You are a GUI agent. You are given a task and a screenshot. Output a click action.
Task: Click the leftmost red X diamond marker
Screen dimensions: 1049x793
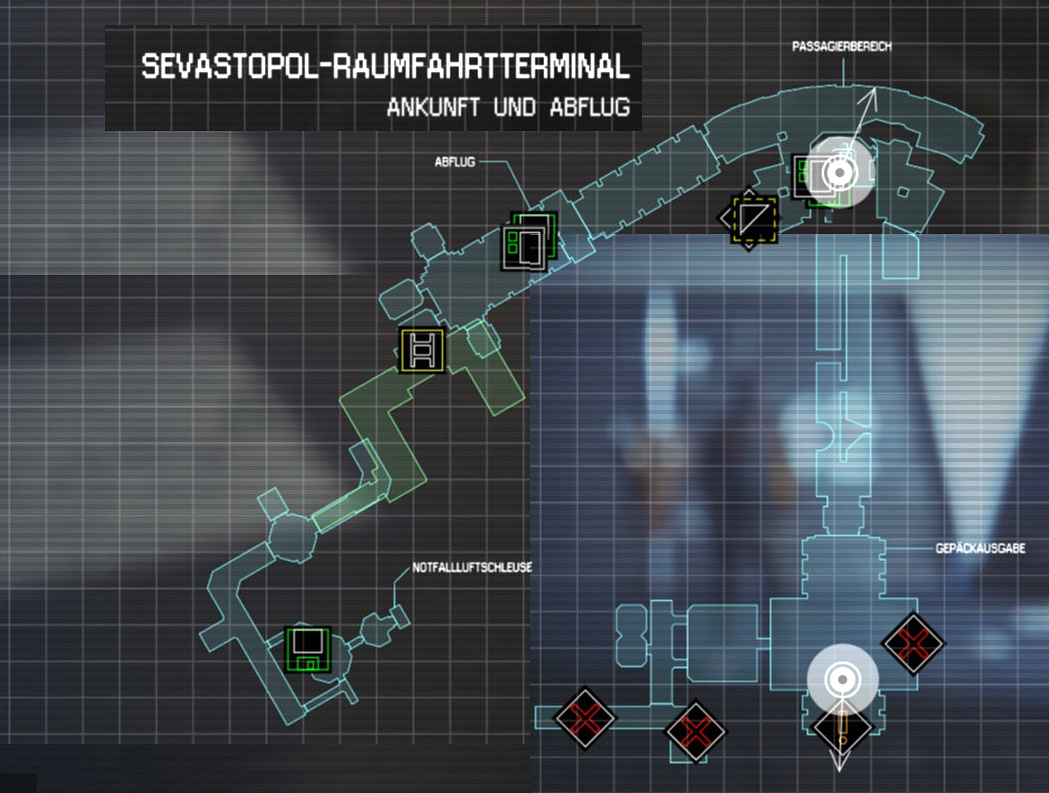(x=585, y=716)
